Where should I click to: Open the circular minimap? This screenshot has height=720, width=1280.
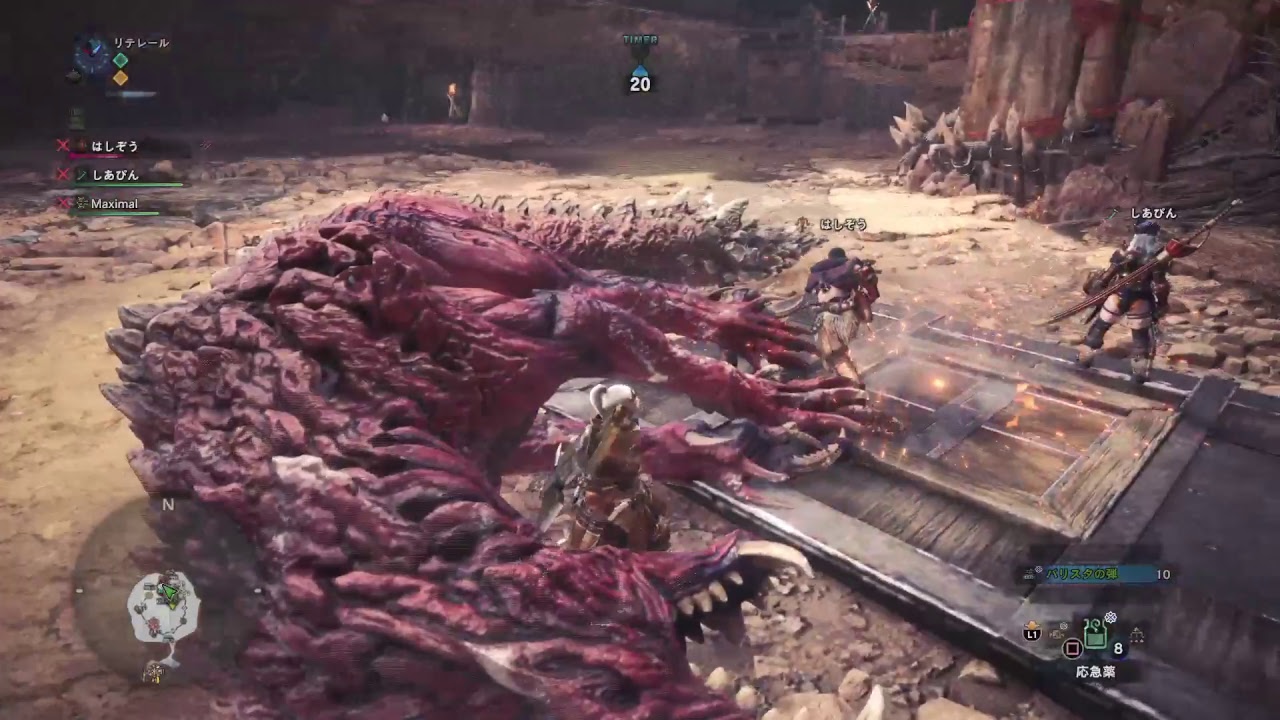(165, 606)
